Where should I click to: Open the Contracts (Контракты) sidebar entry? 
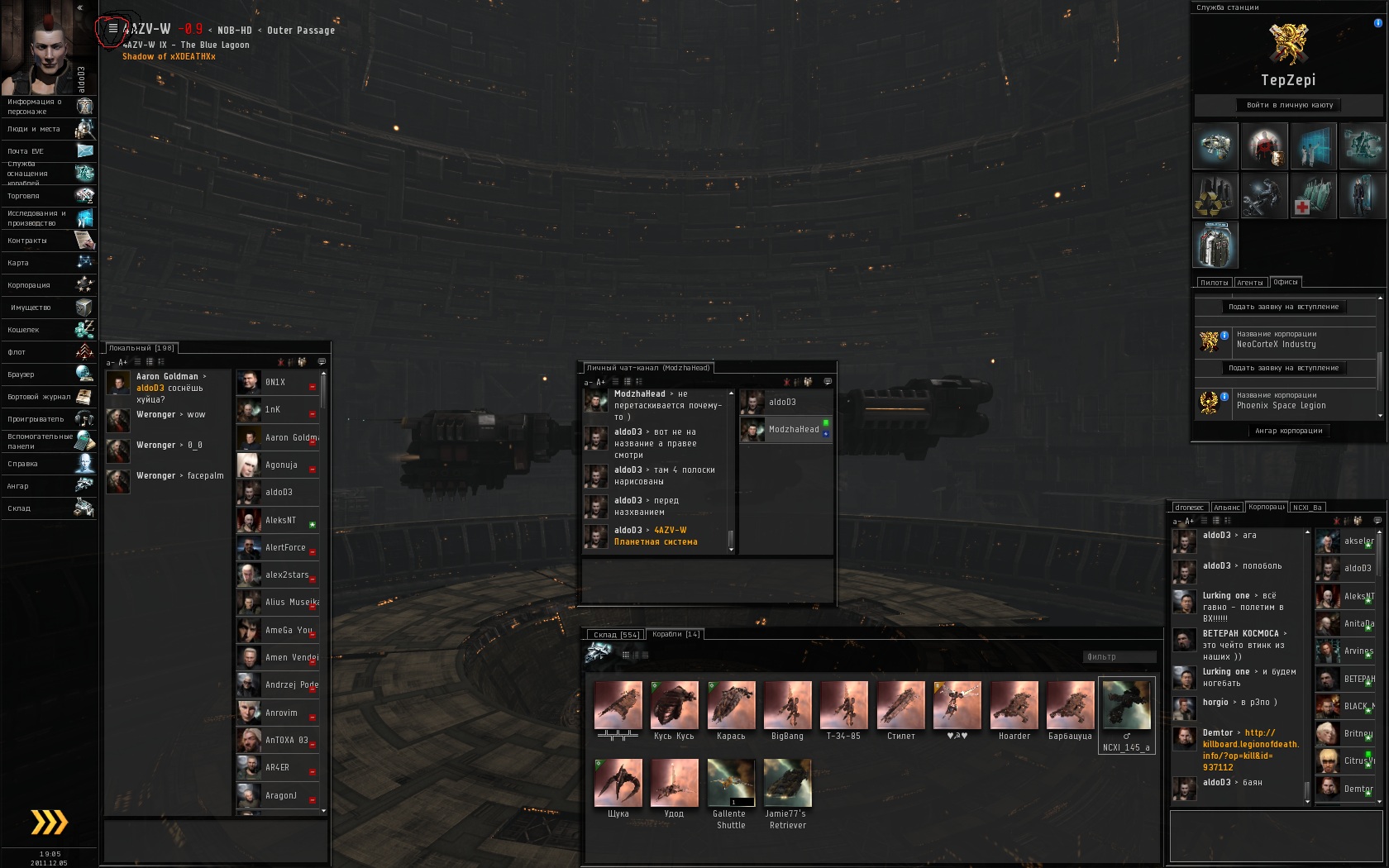[48, 241]
